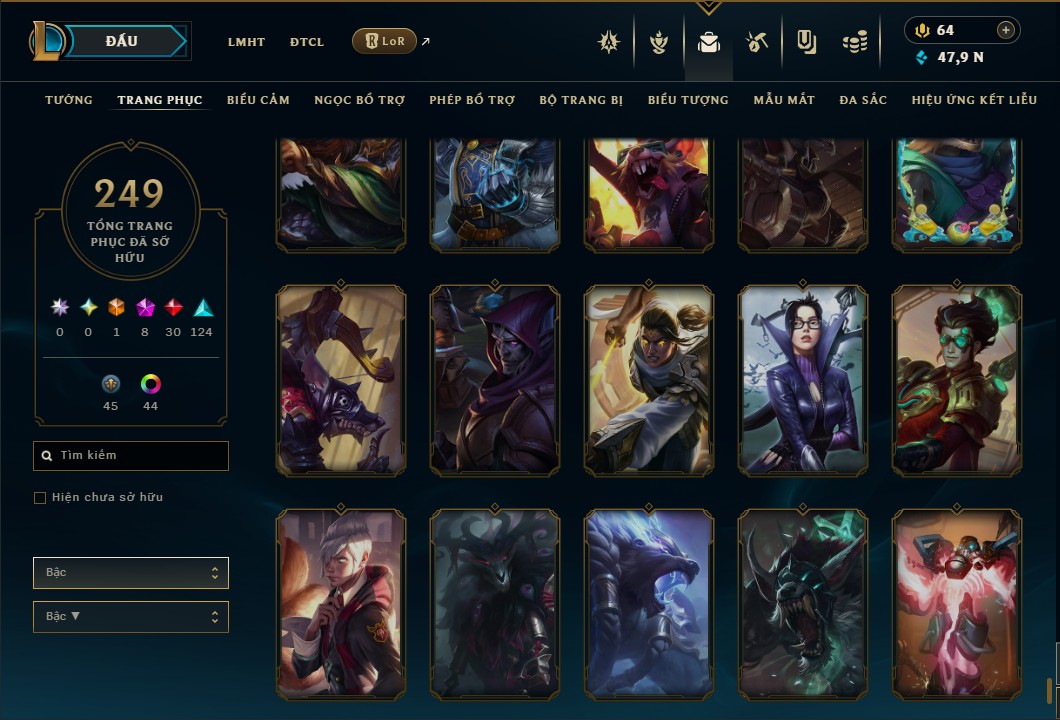Image resolution: width=1060 pixels, height=720 pixels.
Task: Open the collection backpack icon
Action: pyautogui.click(x=709, y=42)
